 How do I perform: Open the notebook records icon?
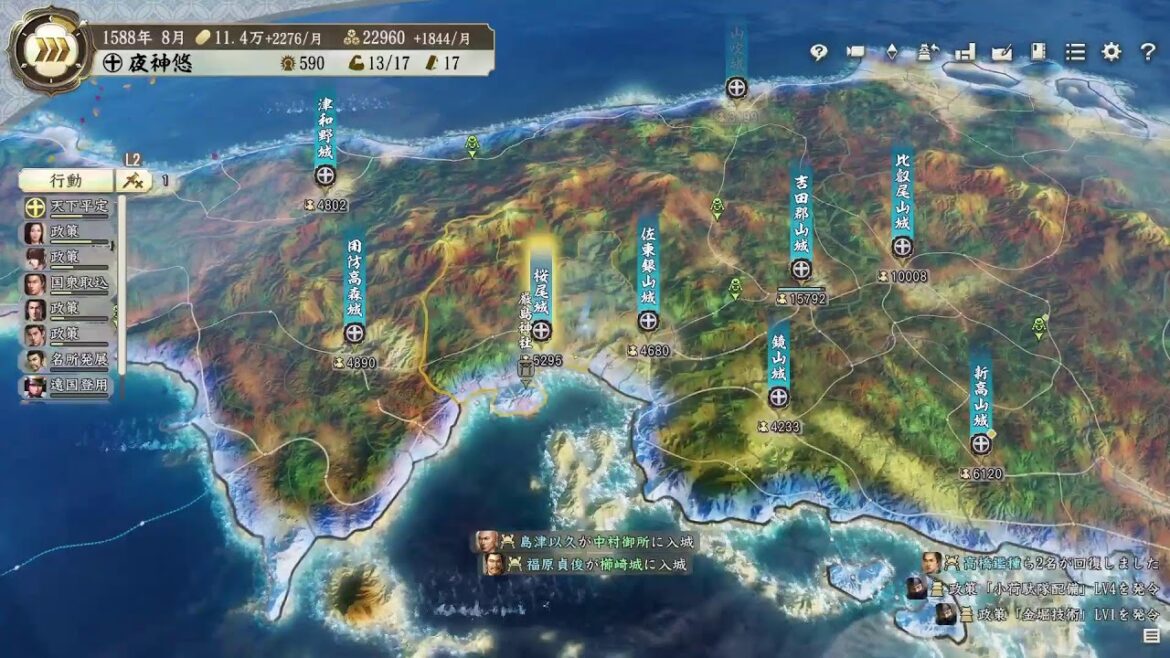click(1038, 53)
